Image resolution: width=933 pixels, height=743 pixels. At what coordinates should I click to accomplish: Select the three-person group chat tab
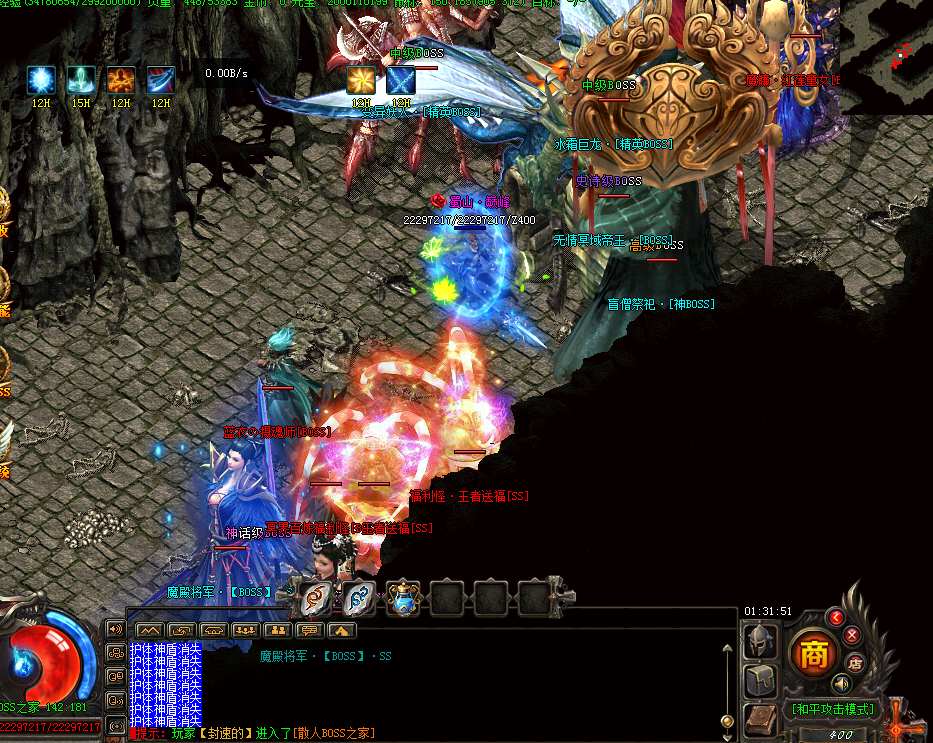245,630
